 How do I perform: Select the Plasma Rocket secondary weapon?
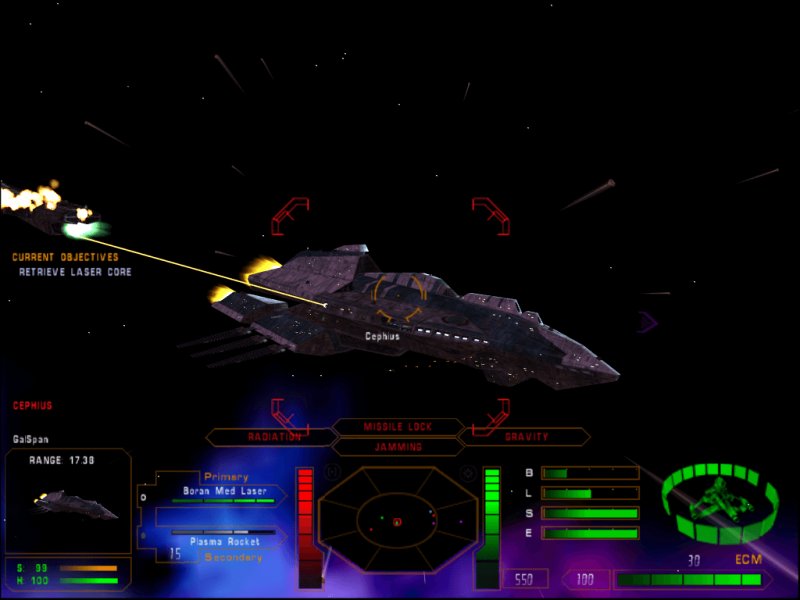pyautogui.click(x=225, y=541)
